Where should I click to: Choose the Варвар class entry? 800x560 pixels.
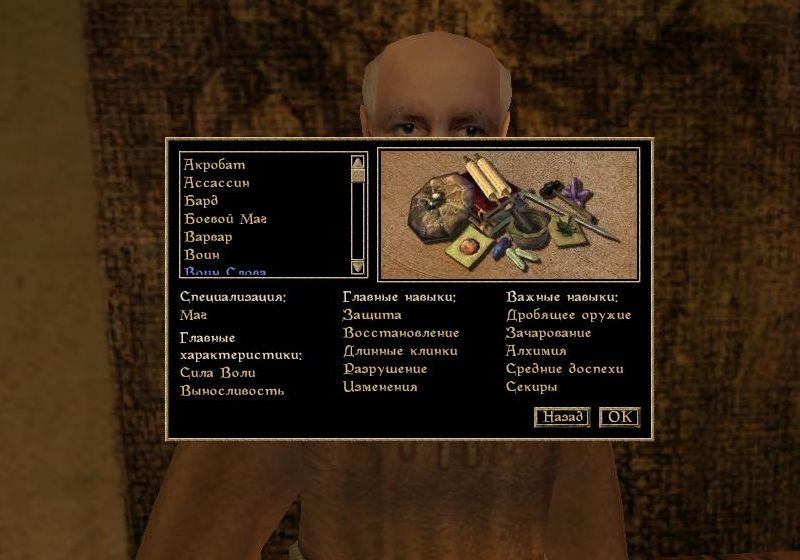pyautogui.click(x=208, y=237)
